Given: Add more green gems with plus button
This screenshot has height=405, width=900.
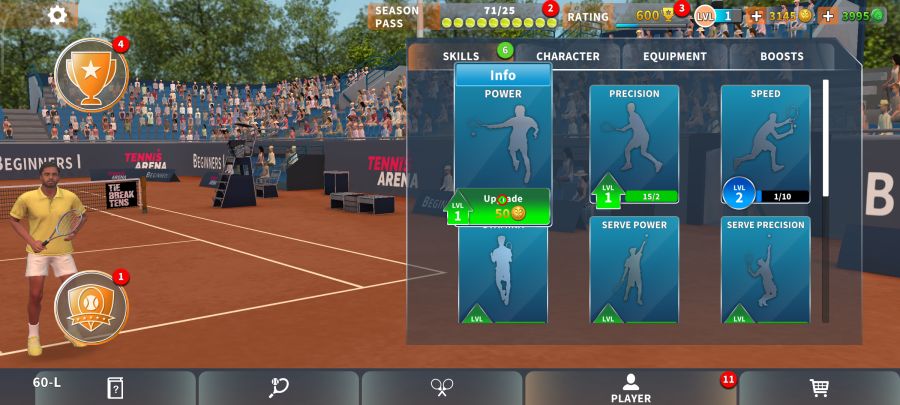Looking at the screenshot, I should [x=828, y=16].
